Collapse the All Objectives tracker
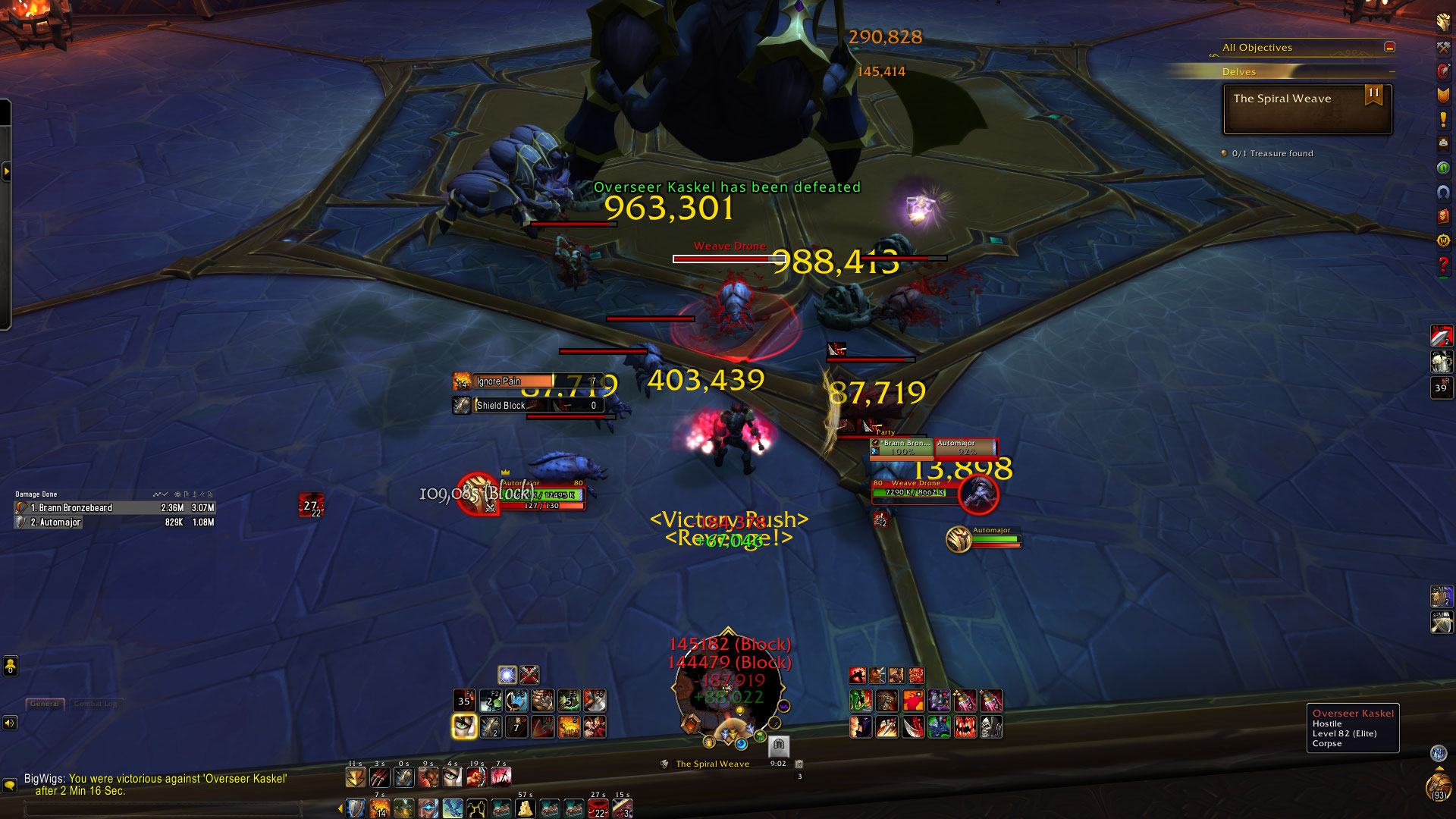 (1389, 47)
